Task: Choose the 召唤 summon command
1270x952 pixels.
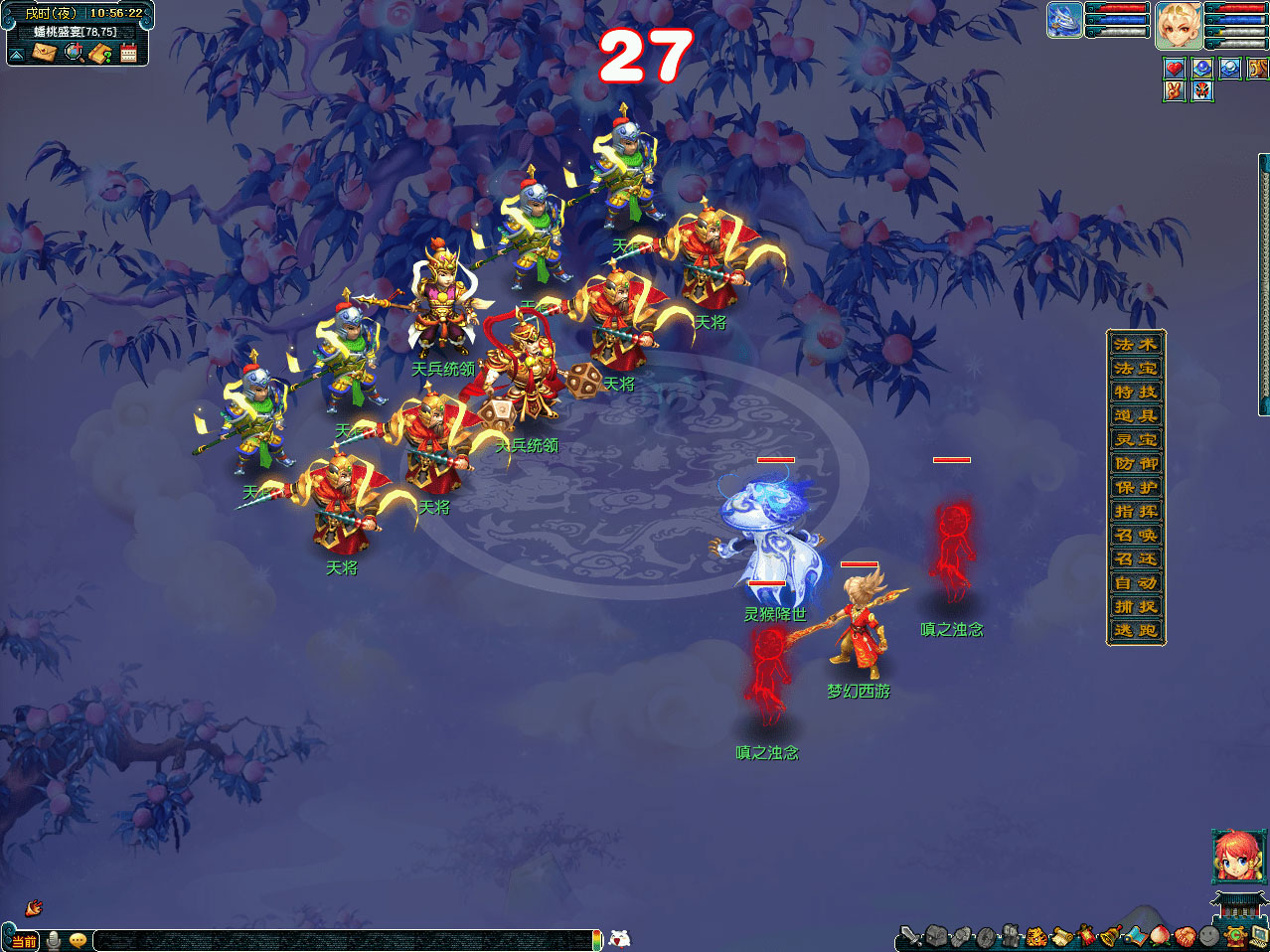Action: pos(1136,535)
